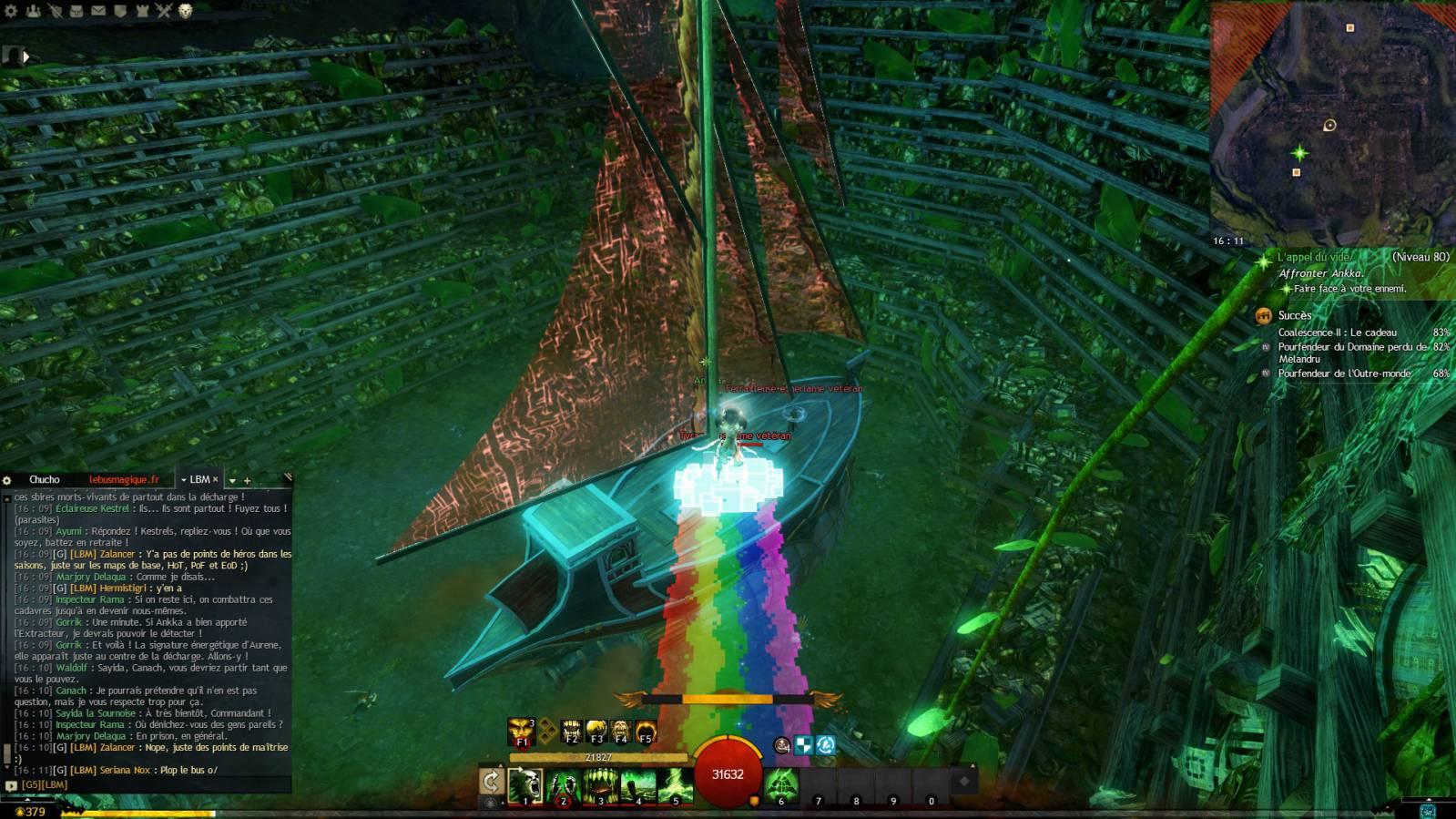
Task: Open the Succès achievements tracker header
Action: (1294, 315)
